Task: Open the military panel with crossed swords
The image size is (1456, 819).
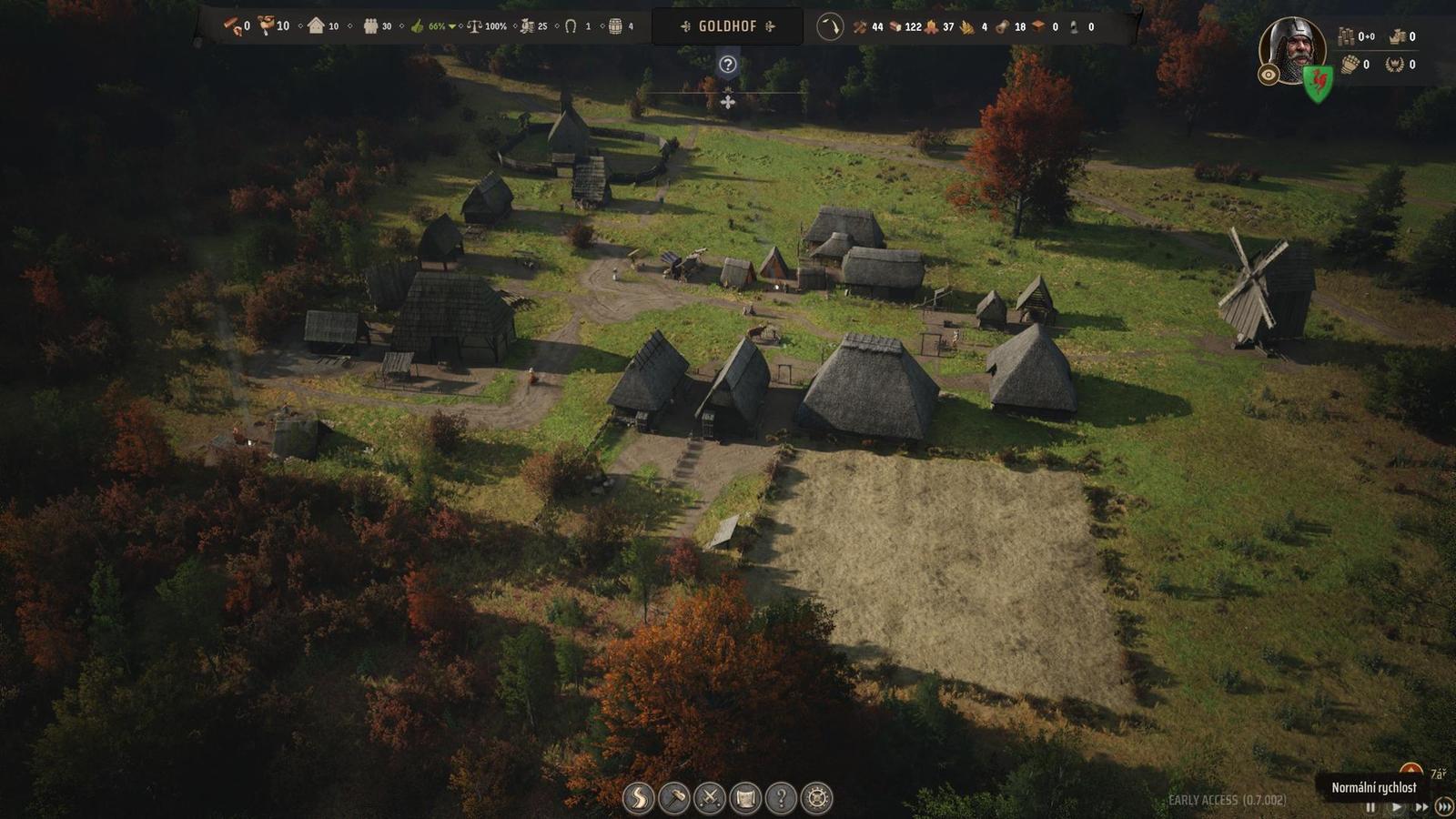Action: (711, 798)
